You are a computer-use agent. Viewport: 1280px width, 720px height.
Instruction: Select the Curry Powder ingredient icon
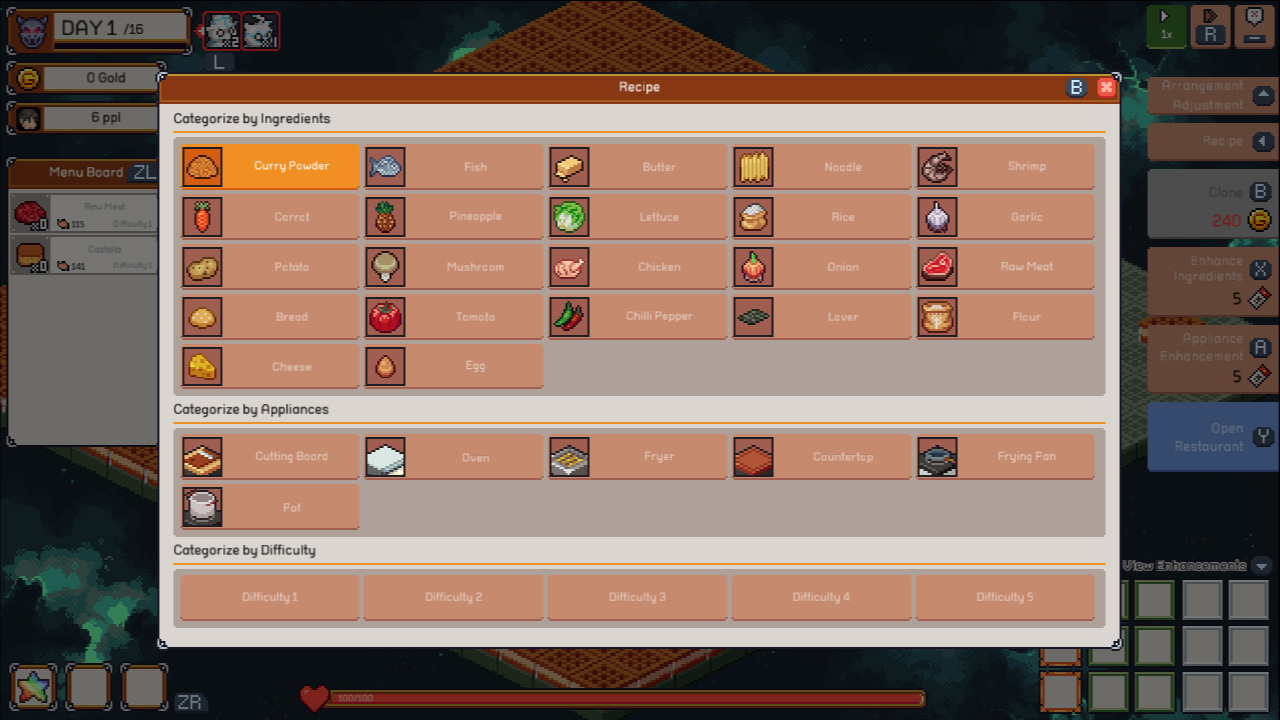point(203,166)
